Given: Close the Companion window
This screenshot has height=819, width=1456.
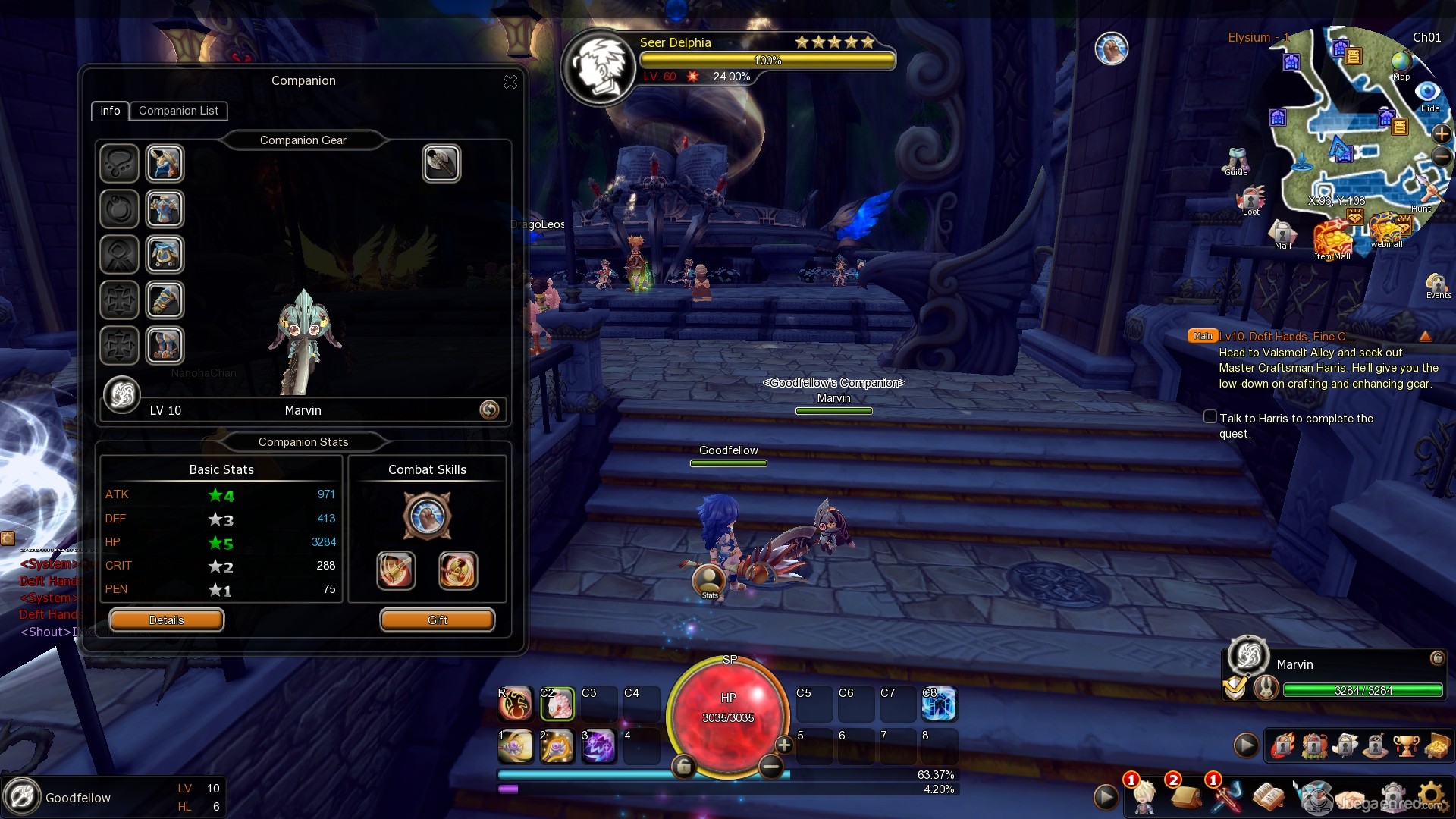Looking at the screenshot, I should [x=510, y=82].
